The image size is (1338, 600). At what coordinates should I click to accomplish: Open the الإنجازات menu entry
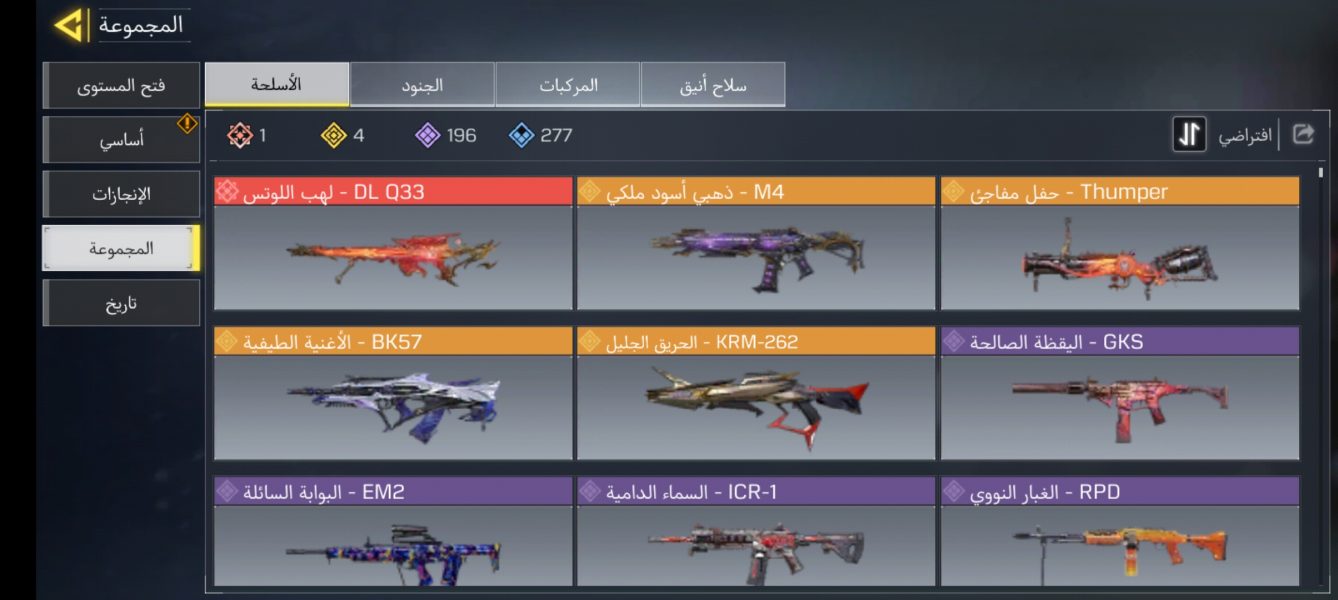(x=121, y=194)
